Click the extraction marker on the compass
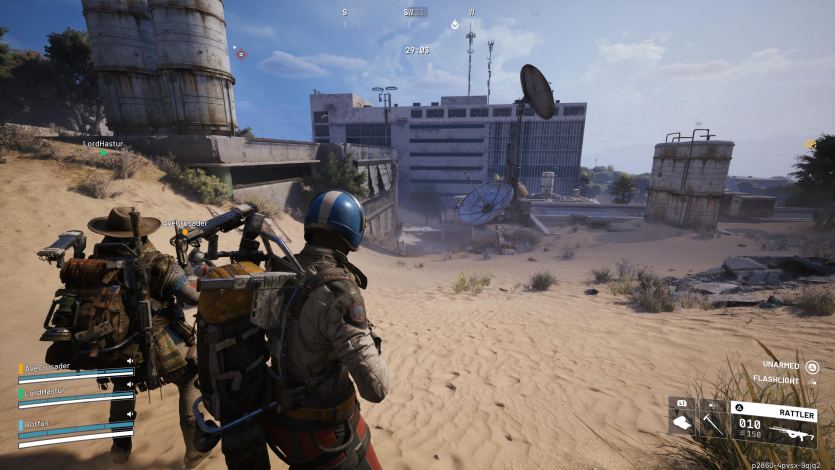The height and width of the screenshot is (470, 835). click(453, 23)
